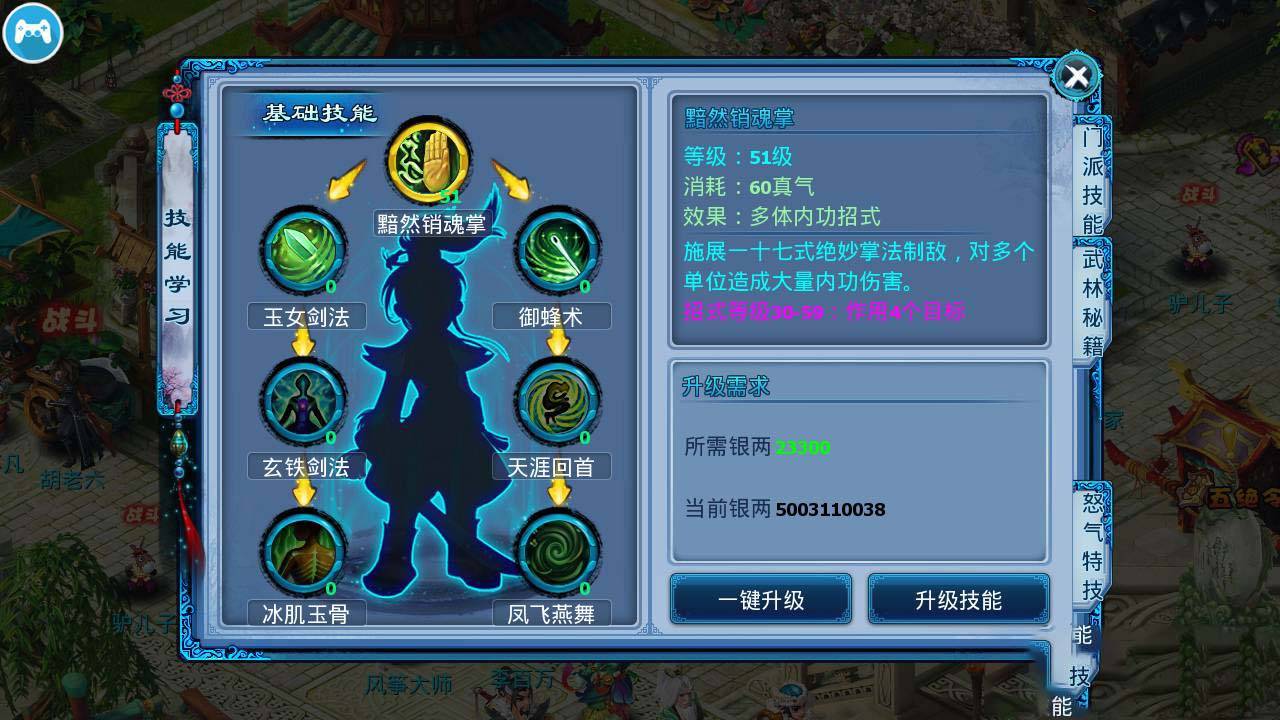Image resolution: width=1280 pixels, height=720 pixels.
Task: Select the 玉女剑法 skill icon
Action: [305, 251]
